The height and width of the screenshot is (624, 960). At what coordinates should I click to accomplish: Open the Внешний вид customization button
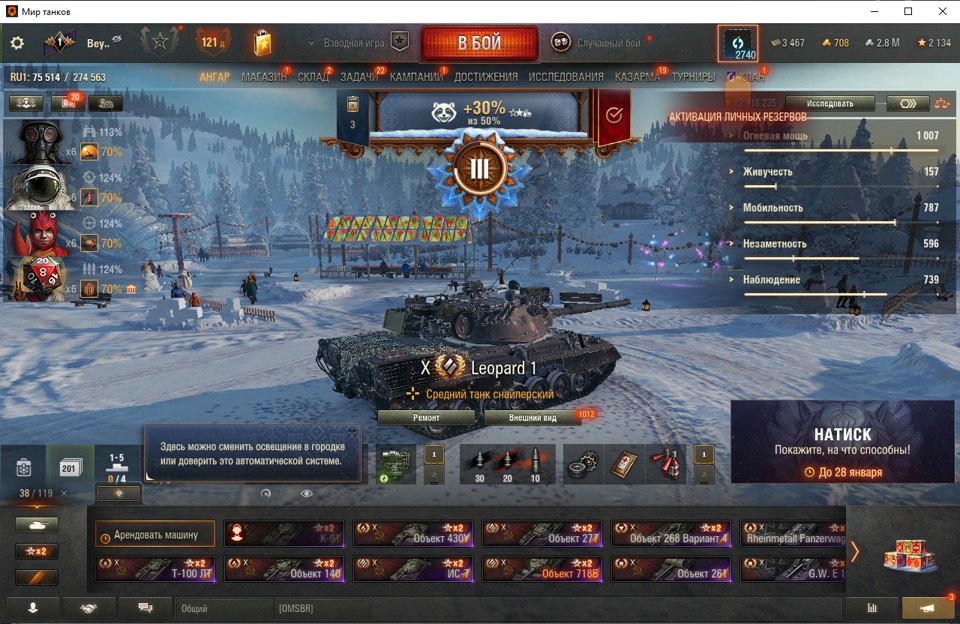(532, 418)
